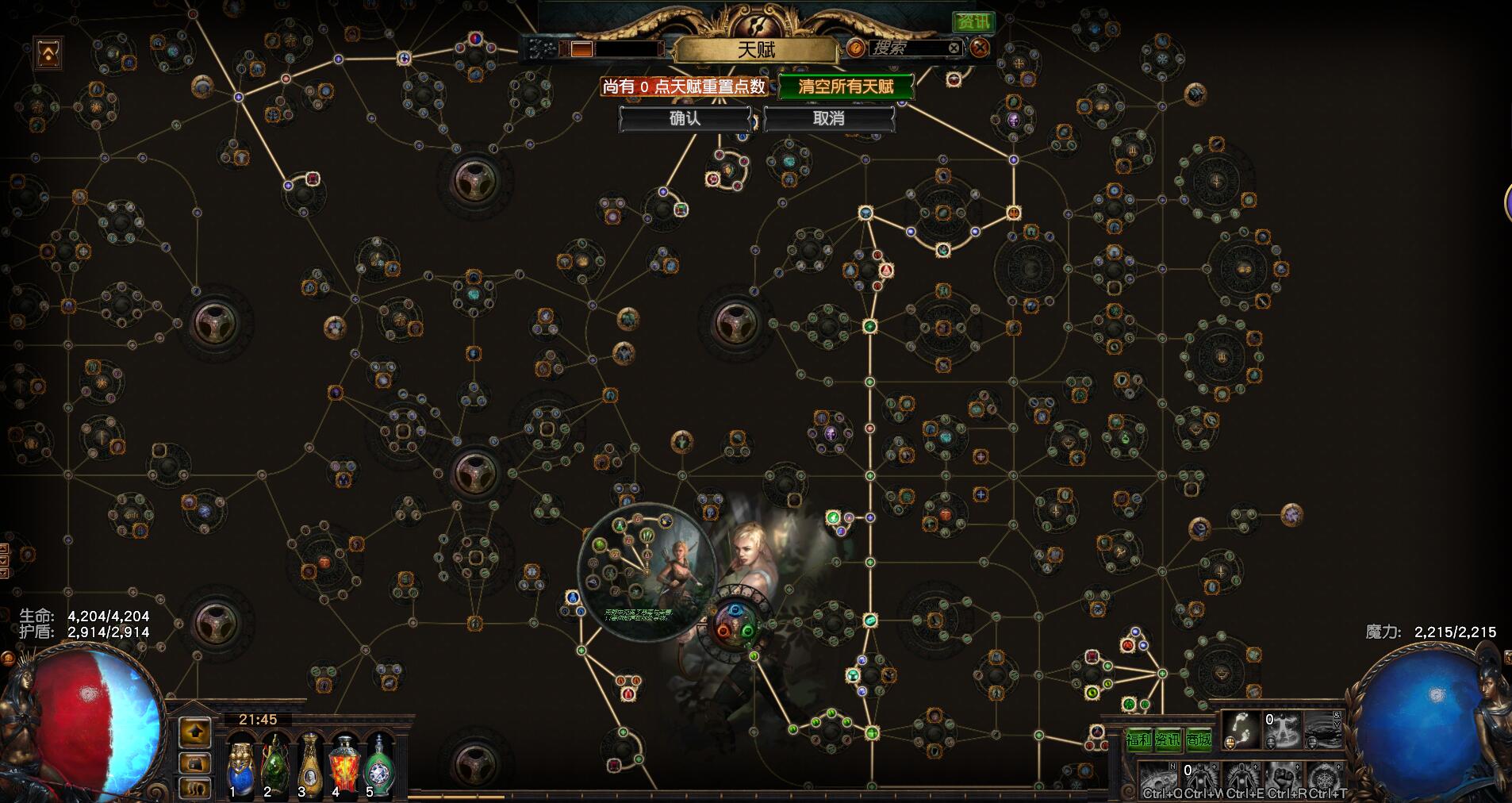Open the chest icon button beside flasks
The image size is (1512, 803).
(195, 763)
